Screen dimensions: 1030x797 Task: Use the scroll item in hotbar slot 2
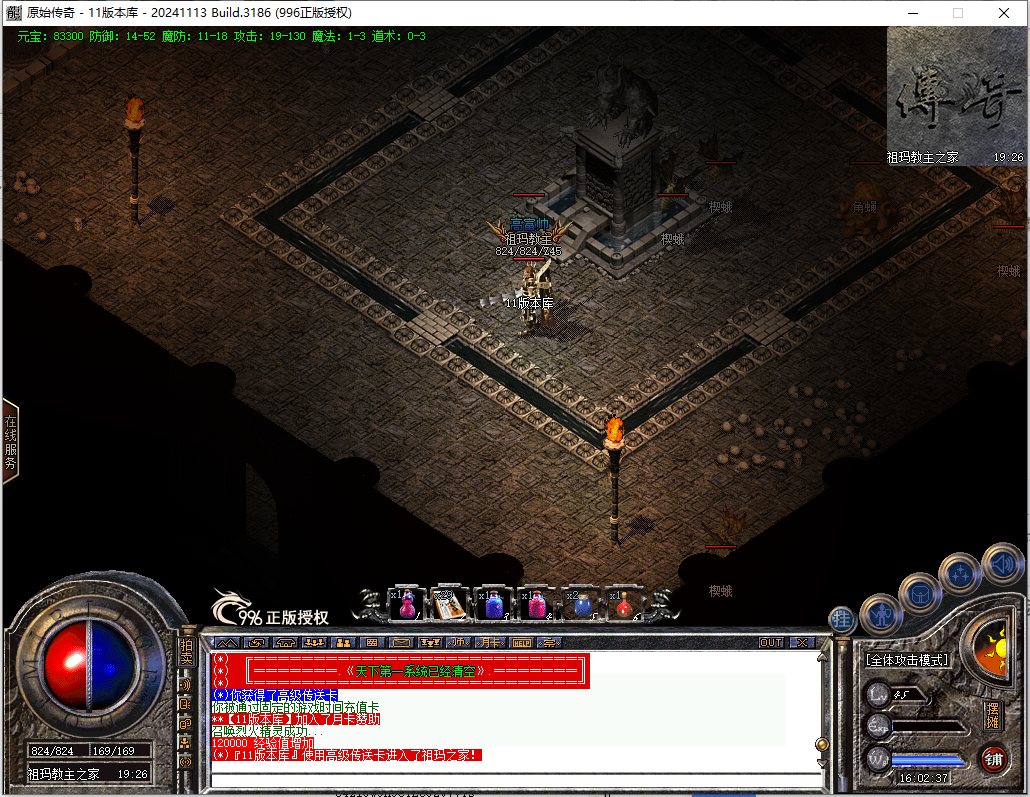(x=448, y=604)
